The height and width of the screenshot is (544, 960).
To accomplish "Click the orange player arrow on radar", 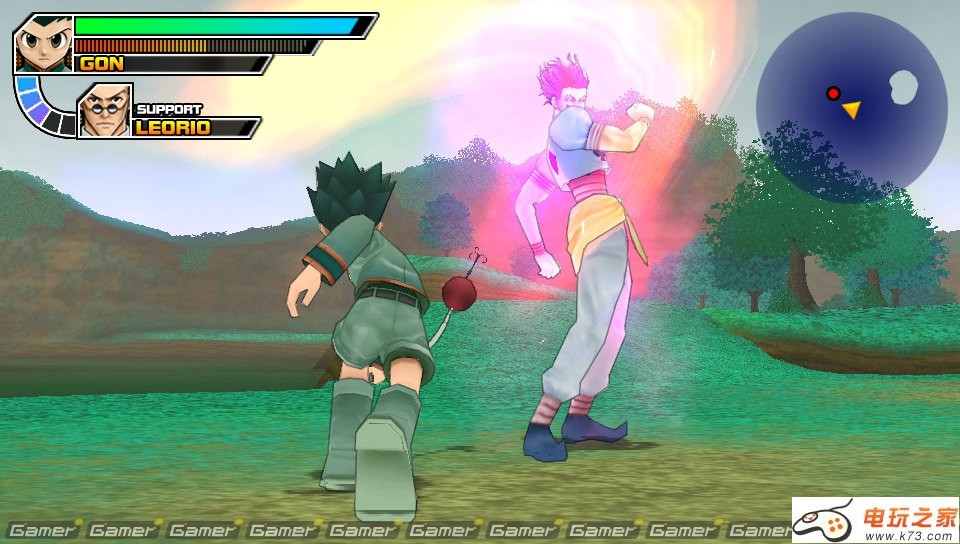I will click(x=850, y=109).
